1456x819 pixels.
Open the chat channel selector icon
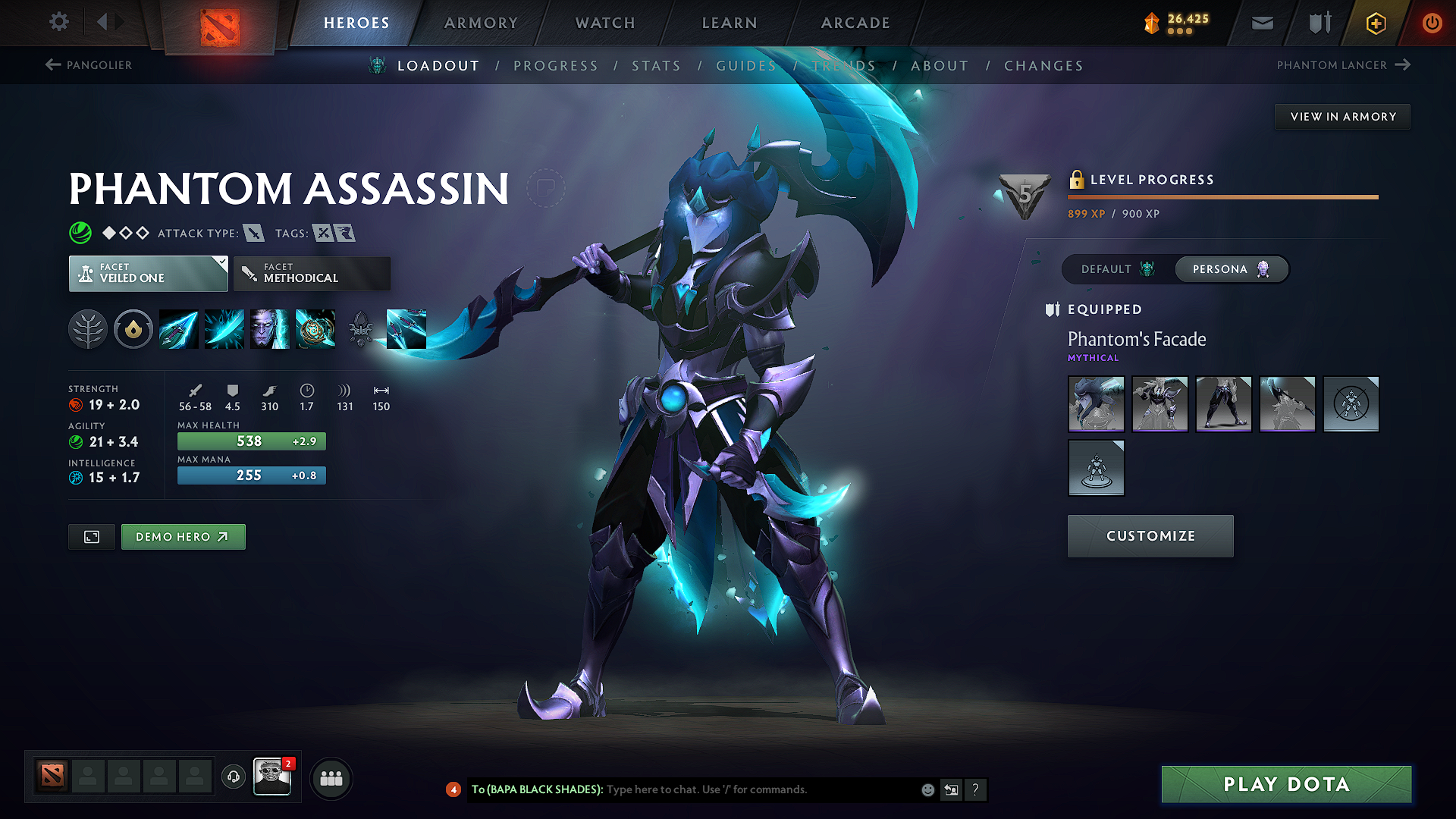pyautogui.click(x=951, y=789)
